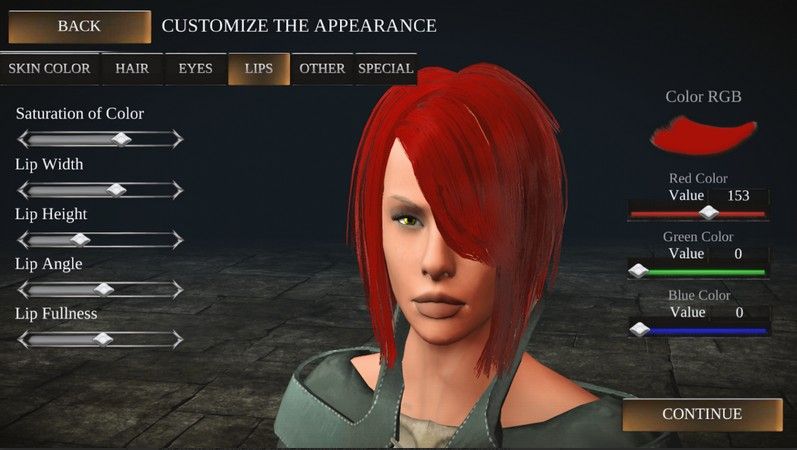Select the Blue Color value field
This screenshot has width=797, height=450.
[738, 312]
